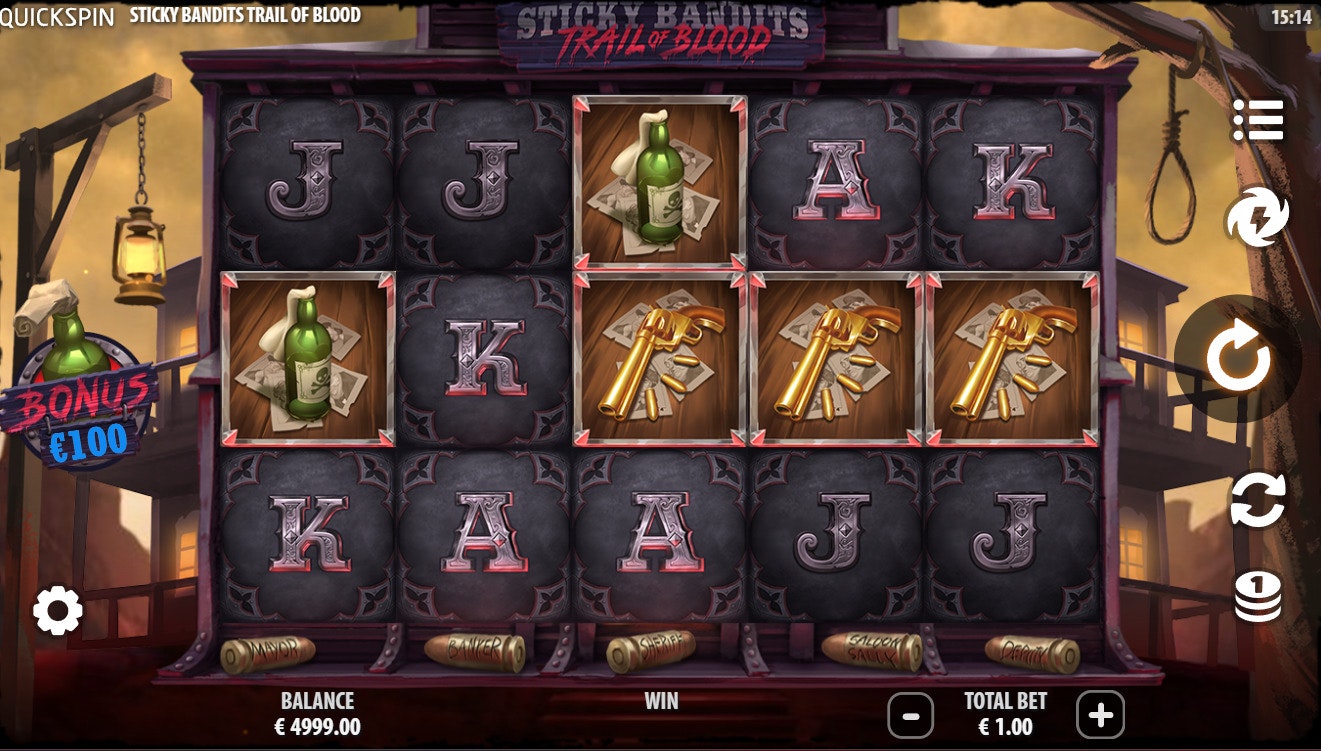Click the Saloon Sally bullet
The image size is (1321, 751).
(865, 650)
